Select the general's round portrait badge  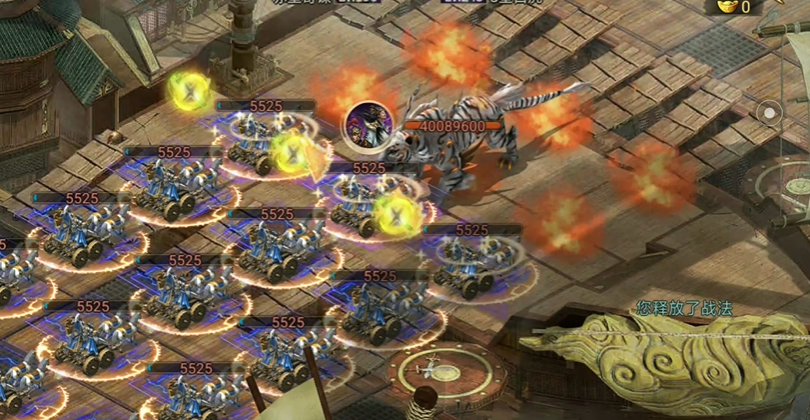(364, 124)
